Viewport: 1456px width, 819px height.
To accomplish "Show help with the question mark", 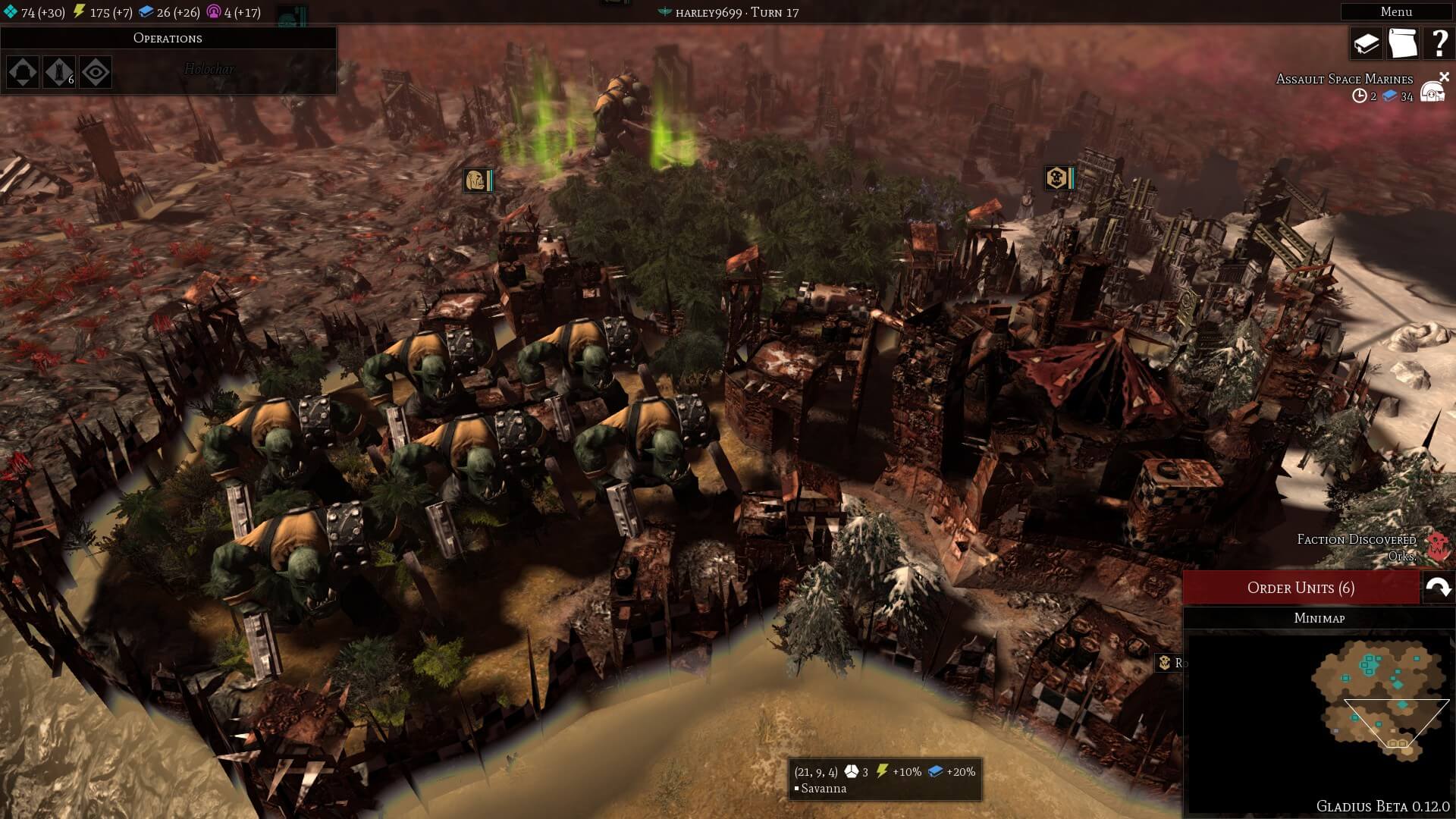I will (1438, 43).
